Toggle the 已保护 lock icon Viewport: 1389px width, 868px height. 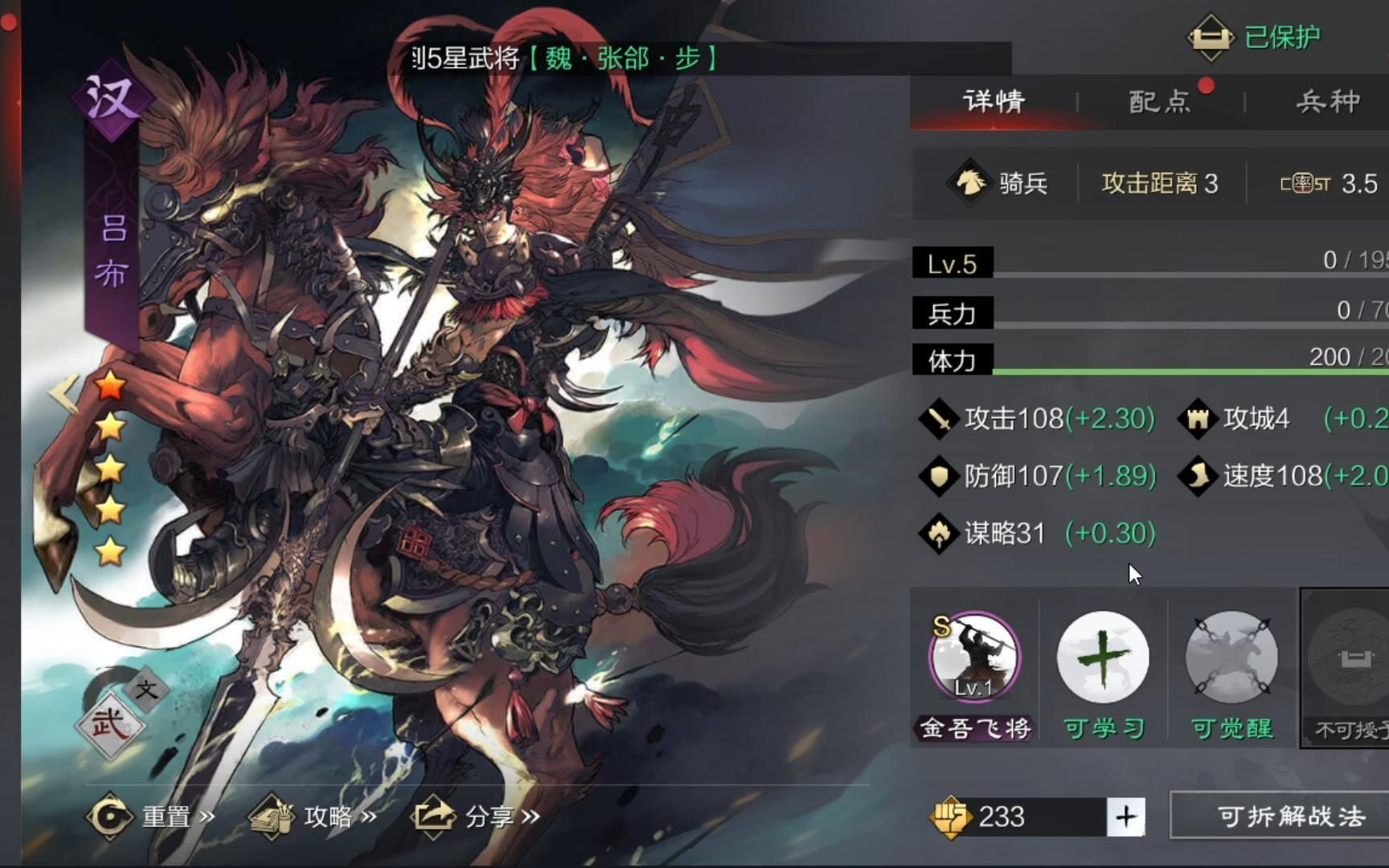(1210, 37)
